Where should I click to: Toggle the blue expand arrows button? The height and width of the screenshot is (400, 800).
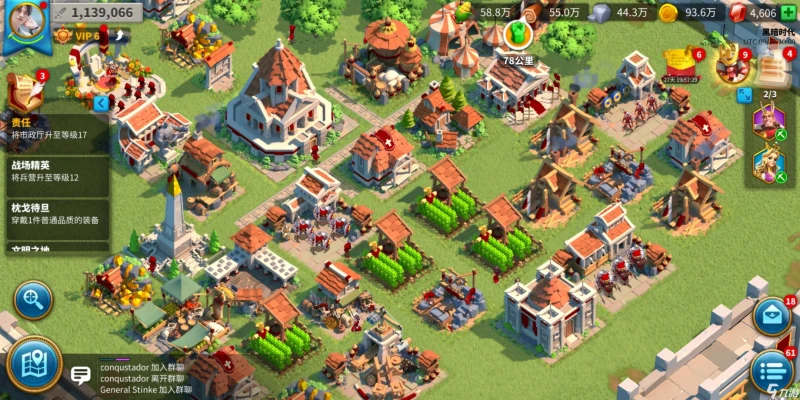tap(744, 95)
